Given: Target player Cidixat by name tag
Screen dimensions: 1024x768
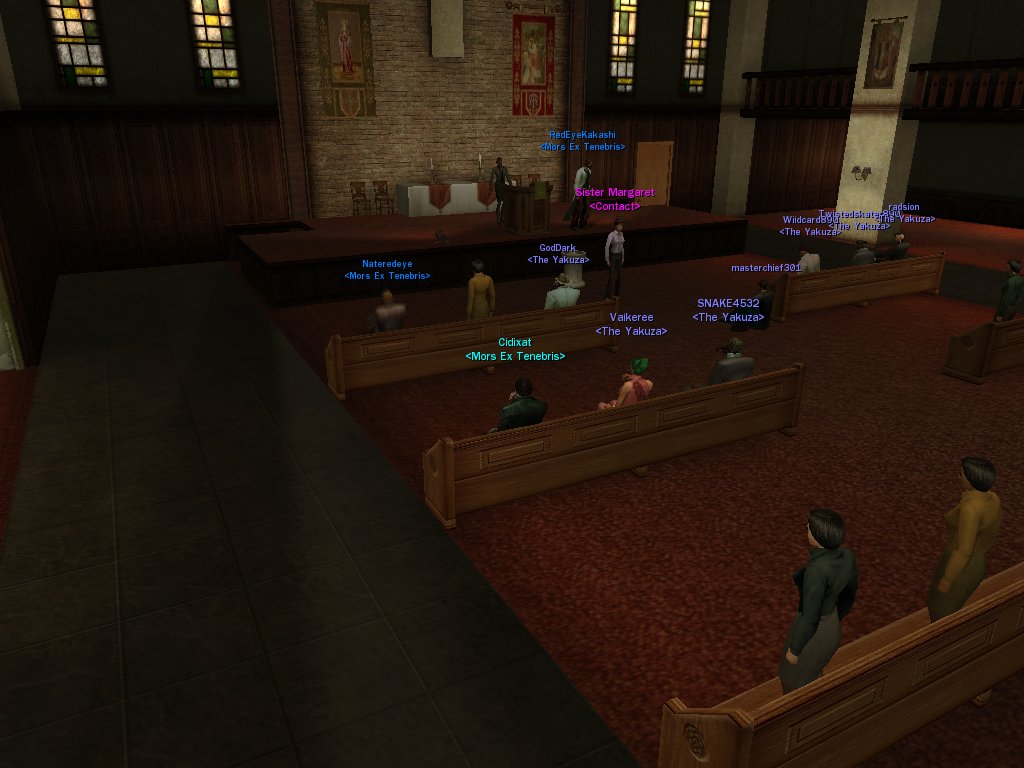Looking at the screenshot, I should tap(514, 343).
